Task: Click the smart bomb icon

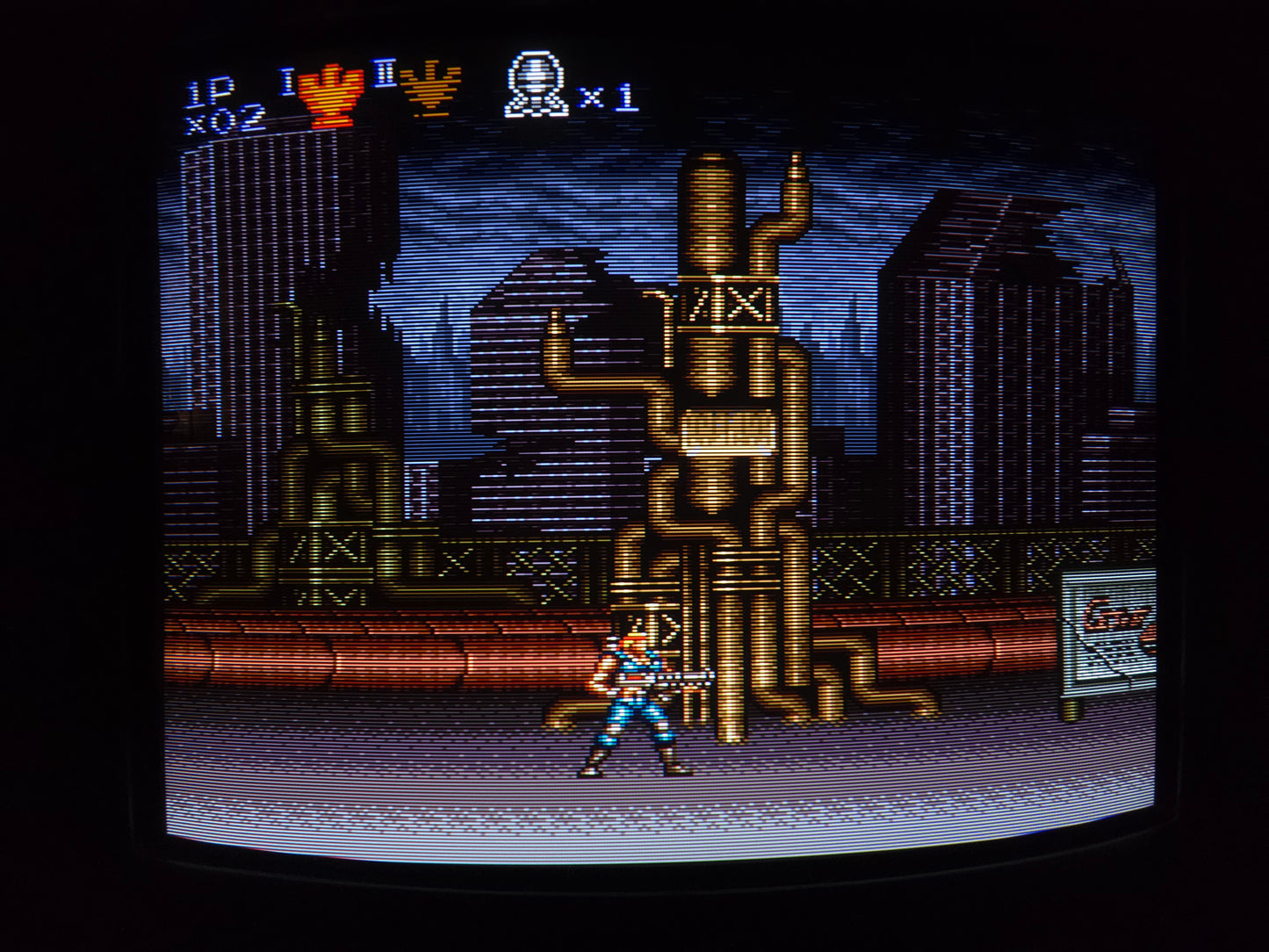Action: (537, 86)
